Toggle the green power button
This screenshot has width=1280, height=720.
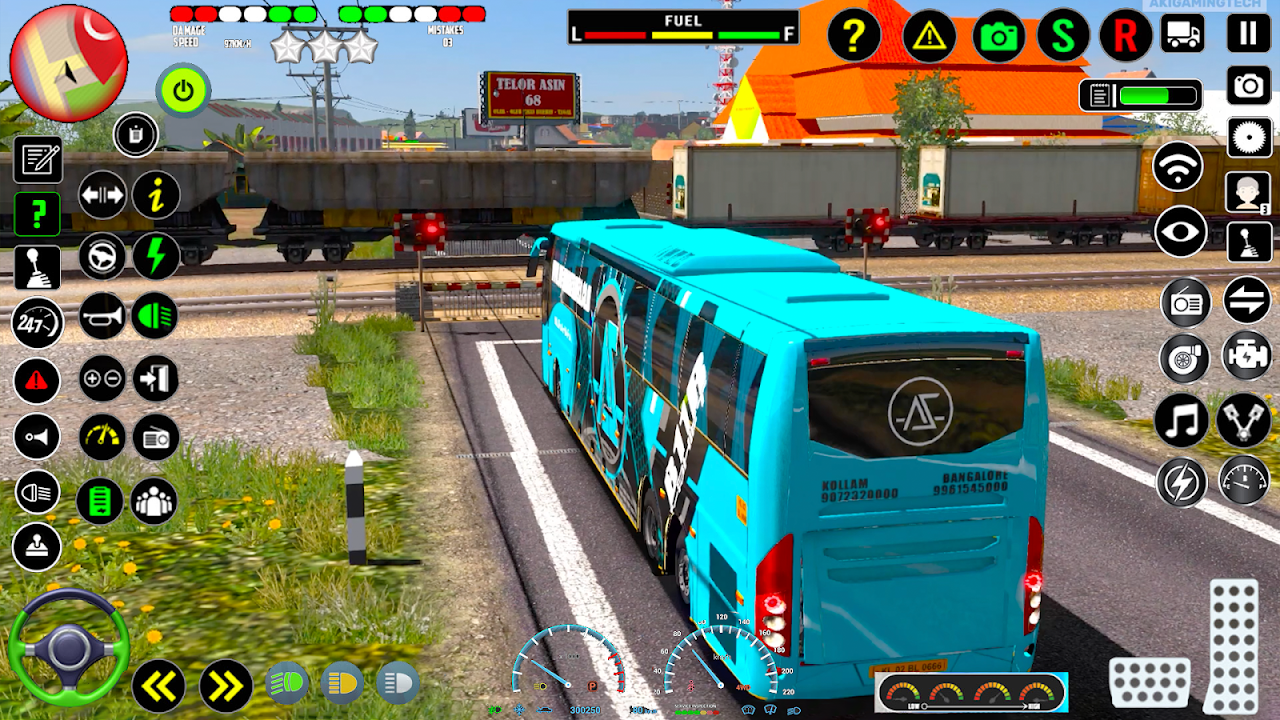point(183,91)
